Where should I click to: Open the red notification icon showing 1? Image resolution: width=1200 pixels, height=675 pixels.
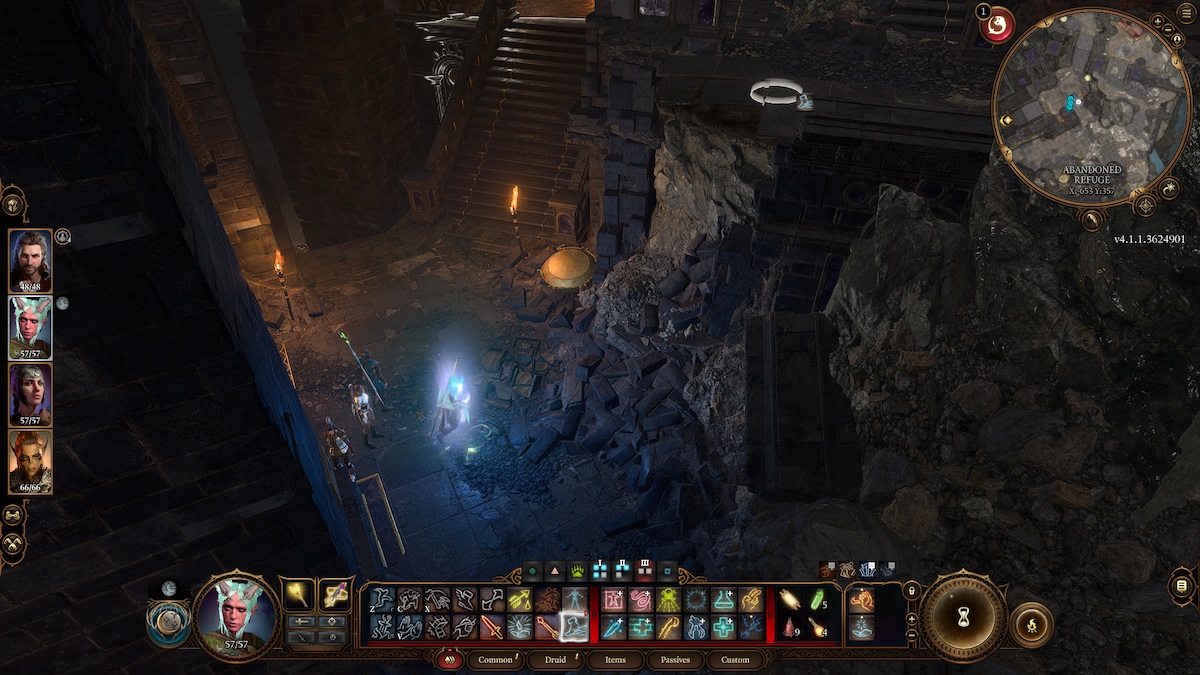tap(996, 25)
